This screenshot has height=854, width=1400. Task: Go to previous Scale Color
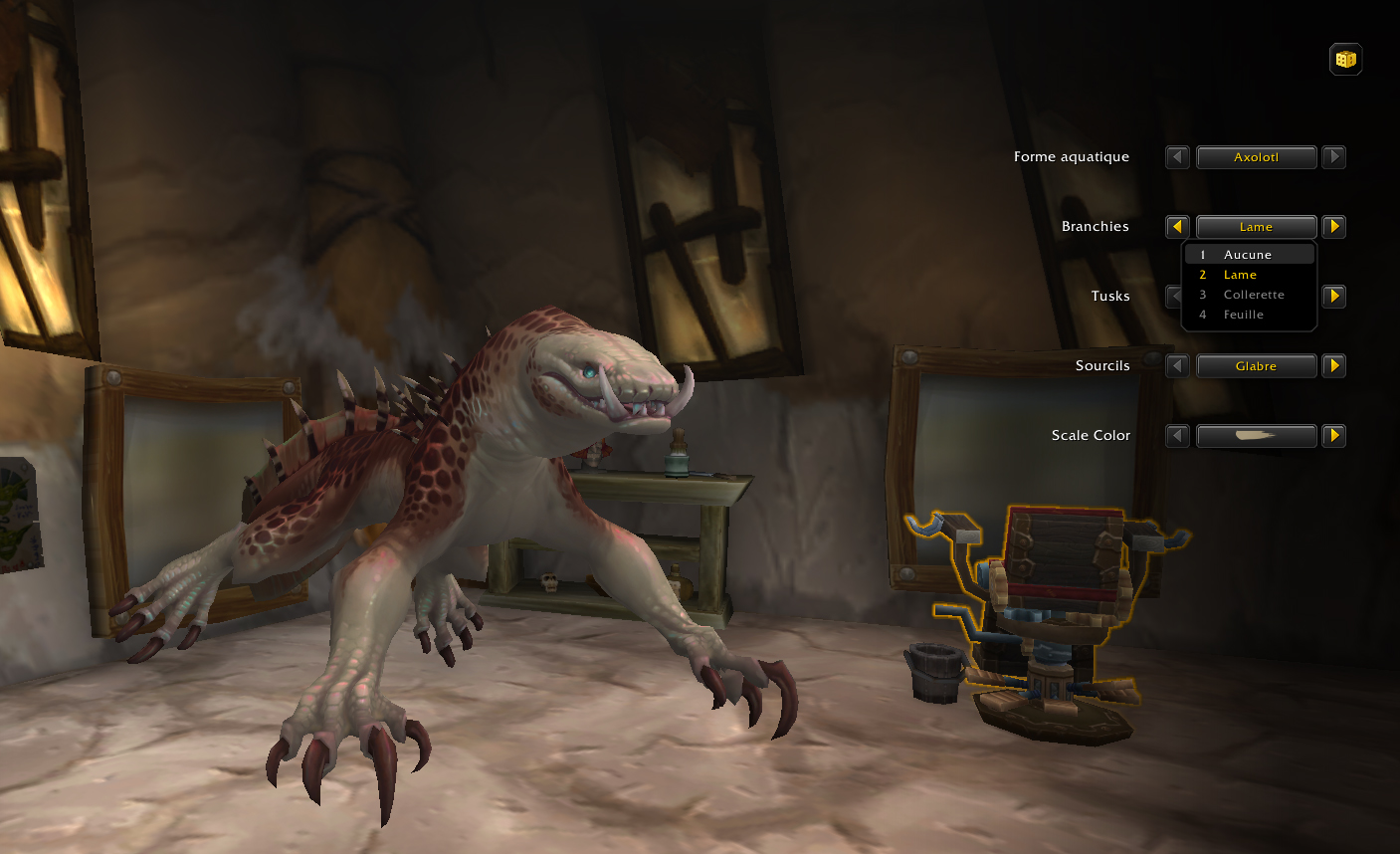click(x=1177, y=436)
